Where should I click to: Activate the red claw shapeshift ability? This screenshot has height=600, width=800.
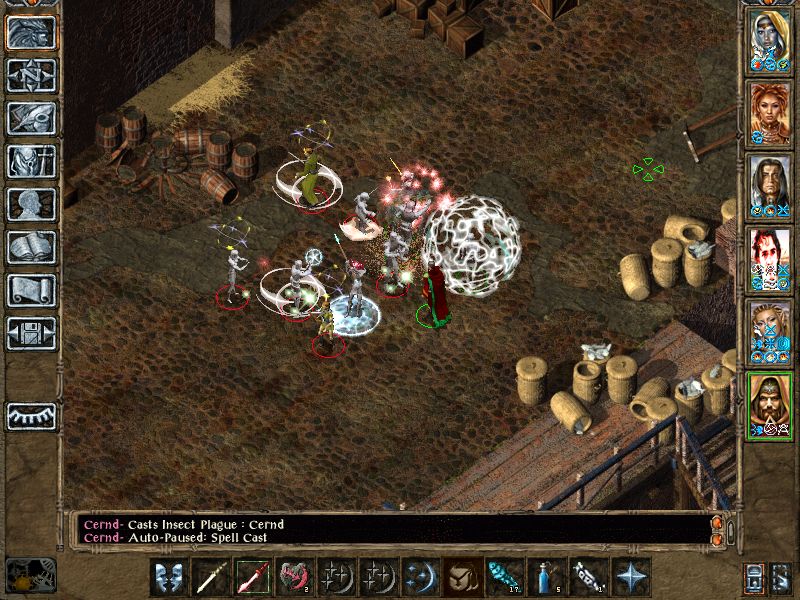coord(293,577)
